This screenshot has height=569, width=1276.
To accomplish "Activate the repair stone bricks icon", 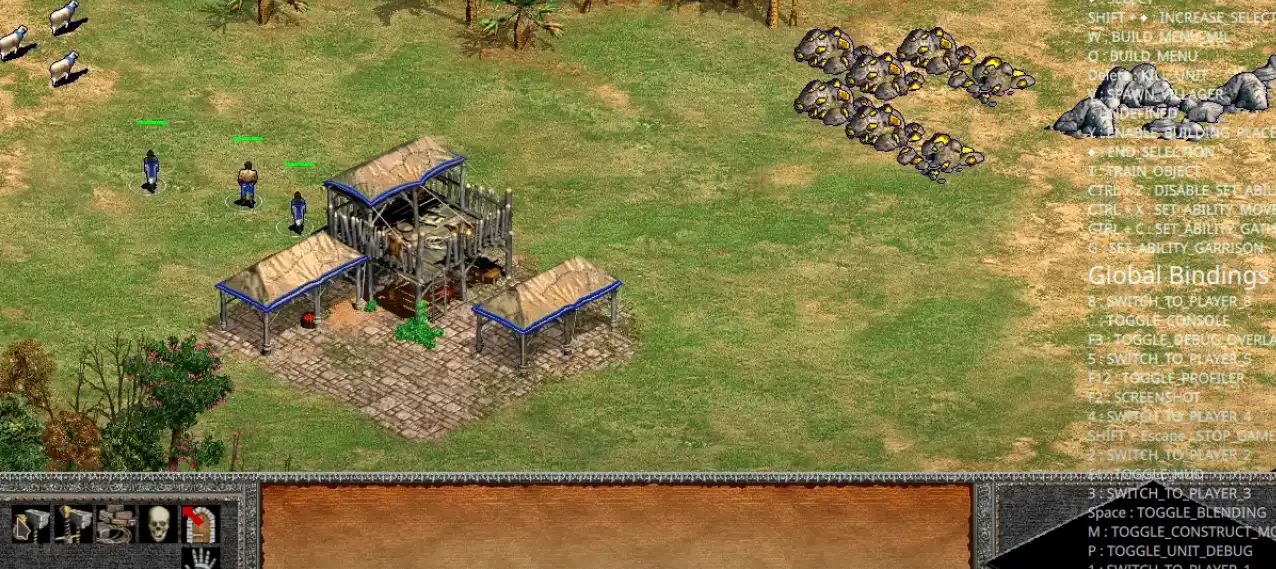I will pyautogui.click(x=115, y=524).
